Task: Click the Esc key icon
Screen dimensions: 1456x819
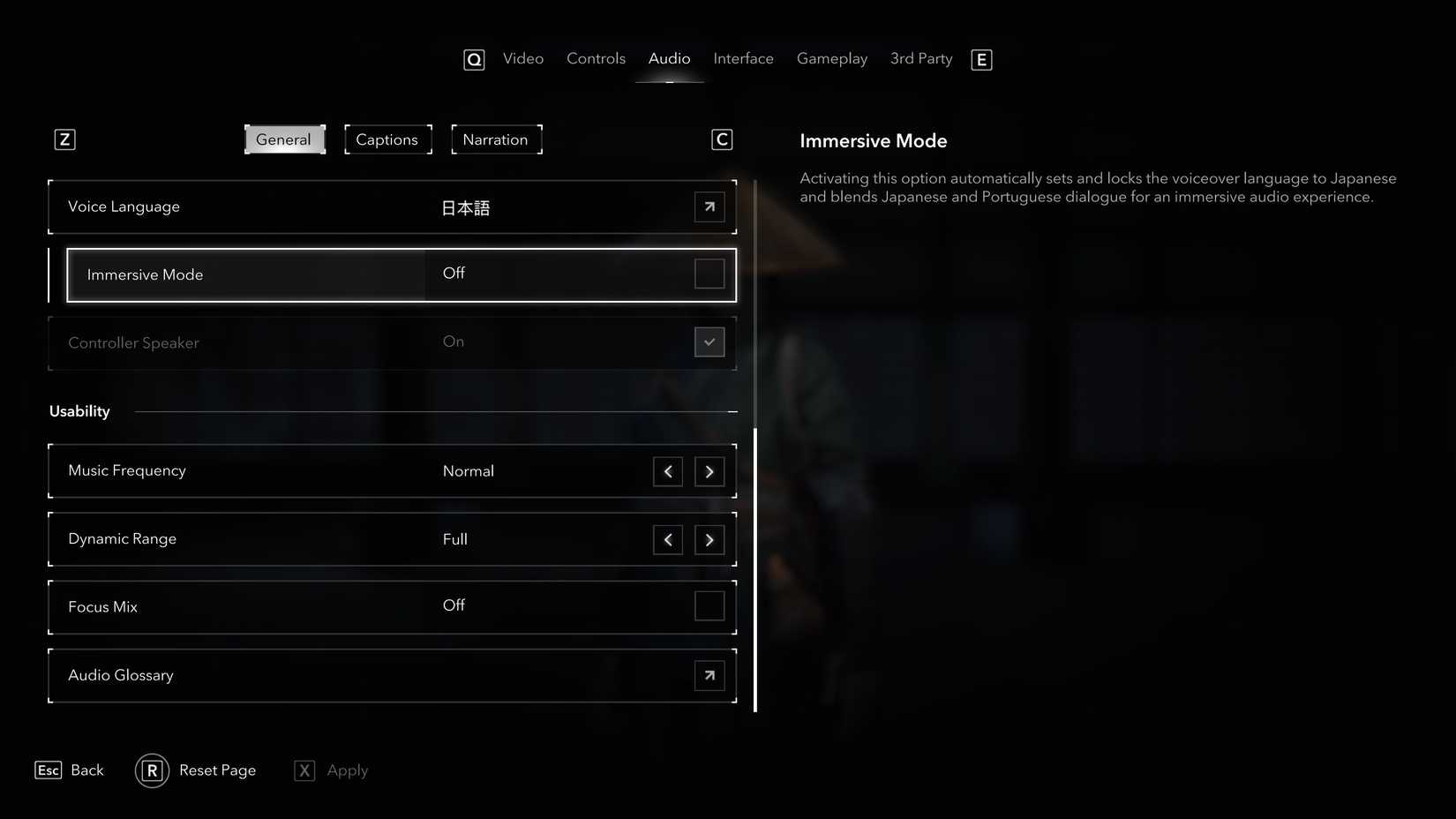Action: [x=48, y=770]
